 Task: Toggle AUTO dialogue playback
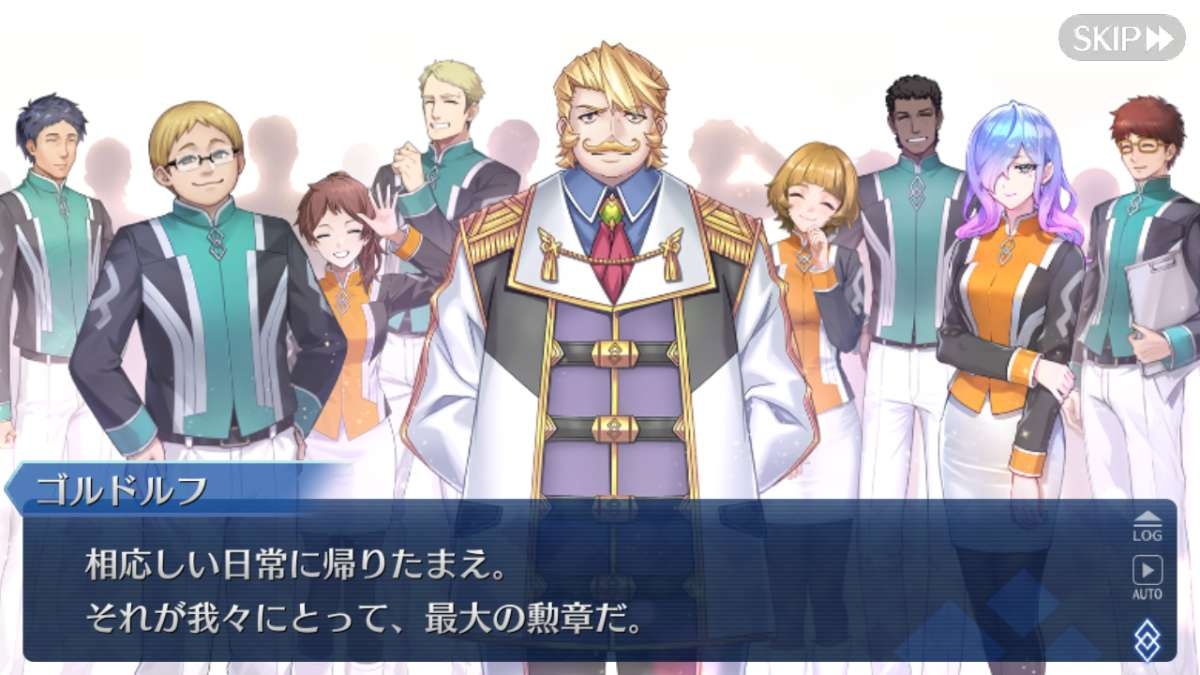(1147, 578)
